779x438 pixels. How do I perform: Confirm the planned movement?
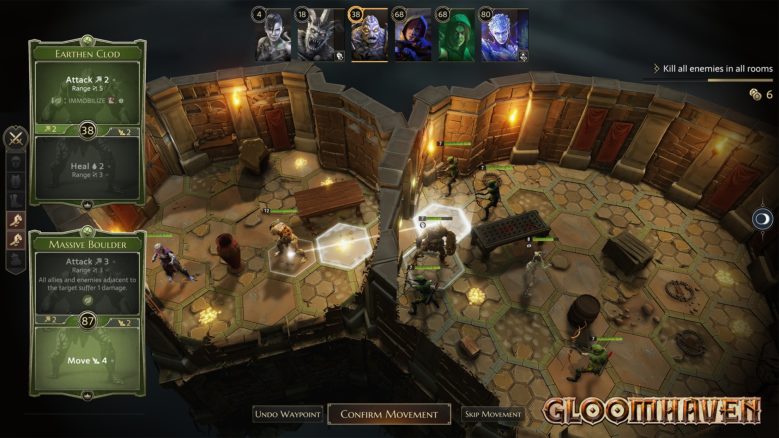pos(389,414)
